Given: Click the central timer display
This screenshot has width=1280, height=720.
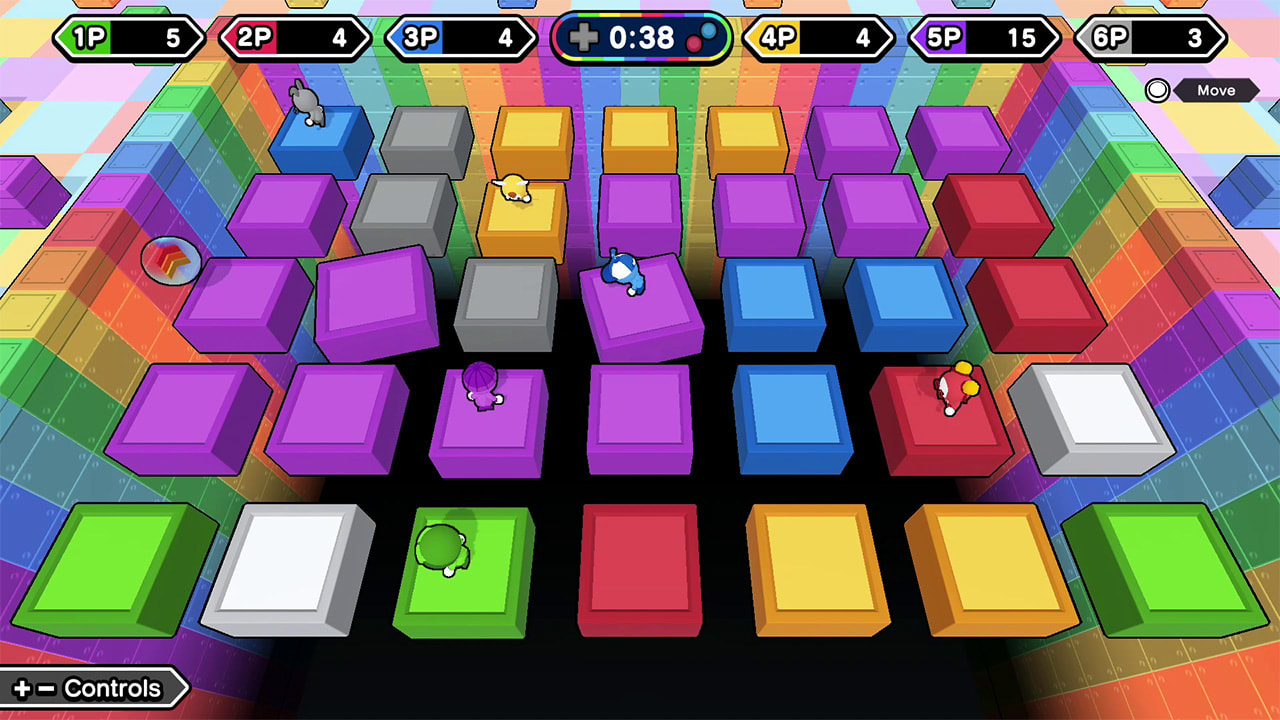Looking at the screenshot, I should pos(640,38).
